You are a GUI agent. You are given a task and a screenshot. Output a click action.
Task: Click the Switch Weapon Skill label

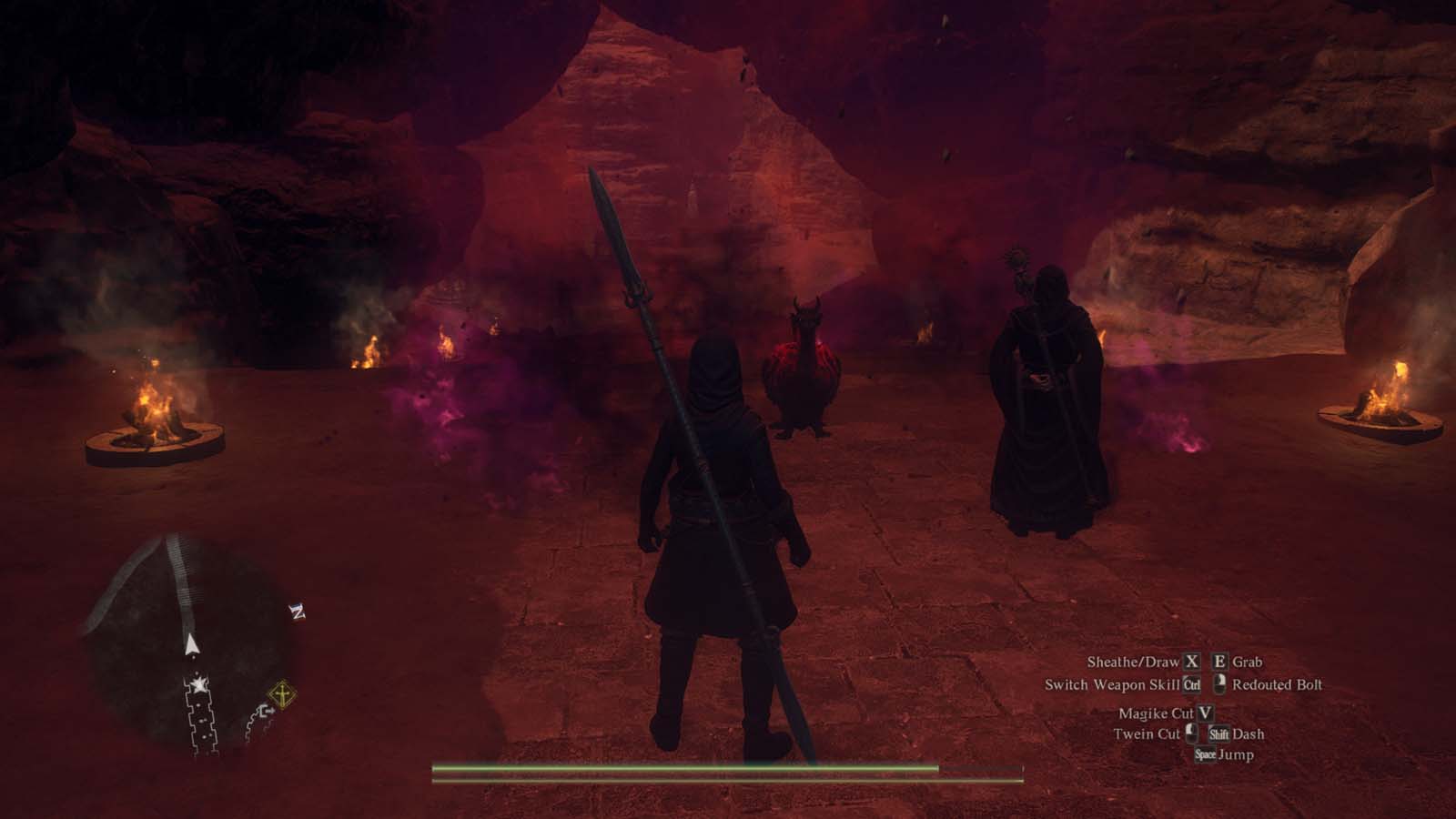[1115, 684]
